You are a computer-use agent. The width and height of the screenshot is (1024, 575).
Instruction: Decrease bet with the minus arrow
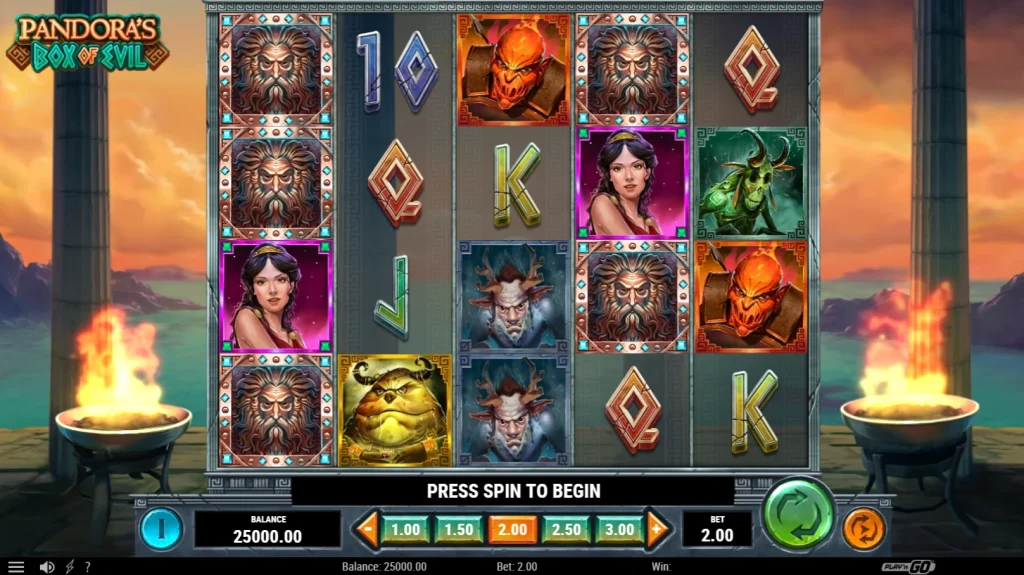[367, 529]
